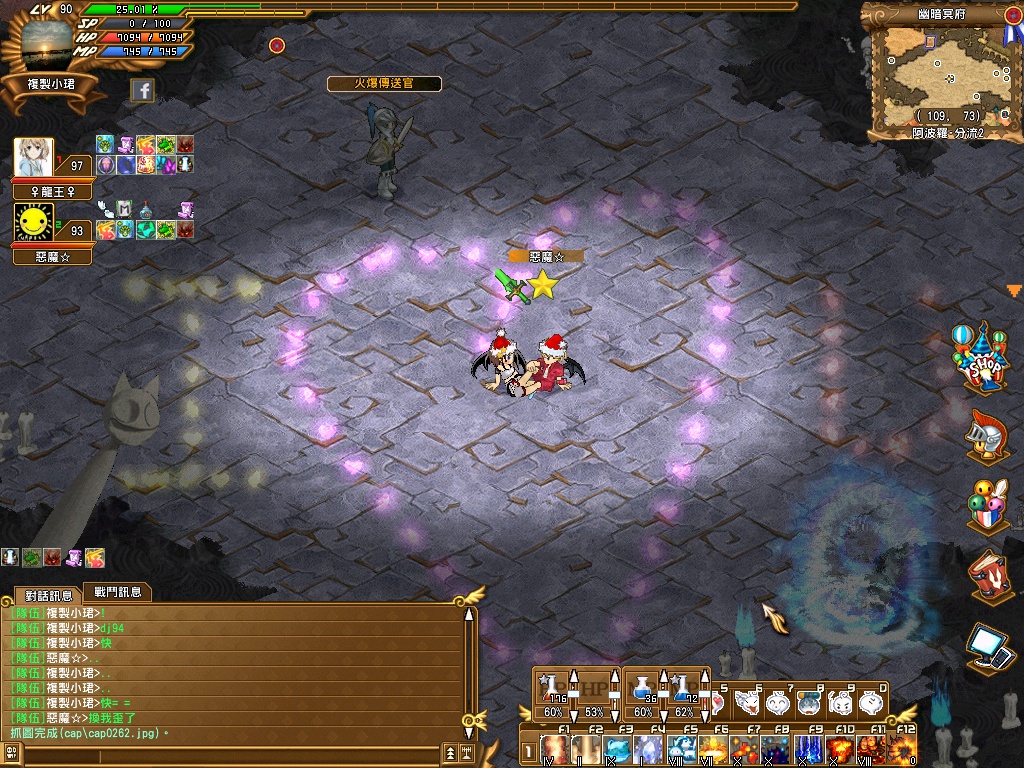Click the Facebook share button
Image resolution: width=1024 pixels, height=768 pixels.
(143, 91)
